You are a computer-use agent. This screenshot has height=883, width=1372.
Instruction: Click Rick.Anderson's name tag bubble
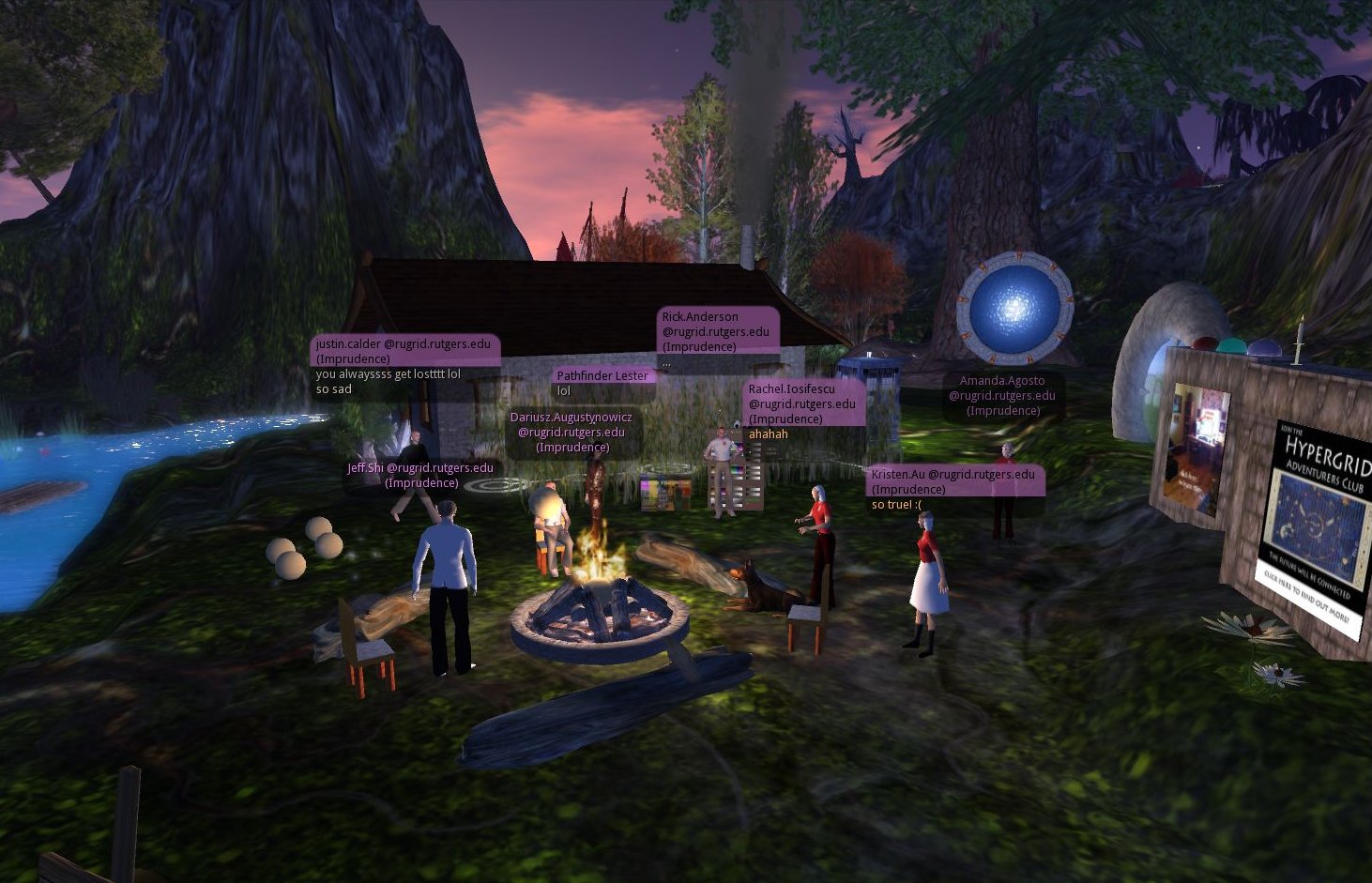(717, 331)
